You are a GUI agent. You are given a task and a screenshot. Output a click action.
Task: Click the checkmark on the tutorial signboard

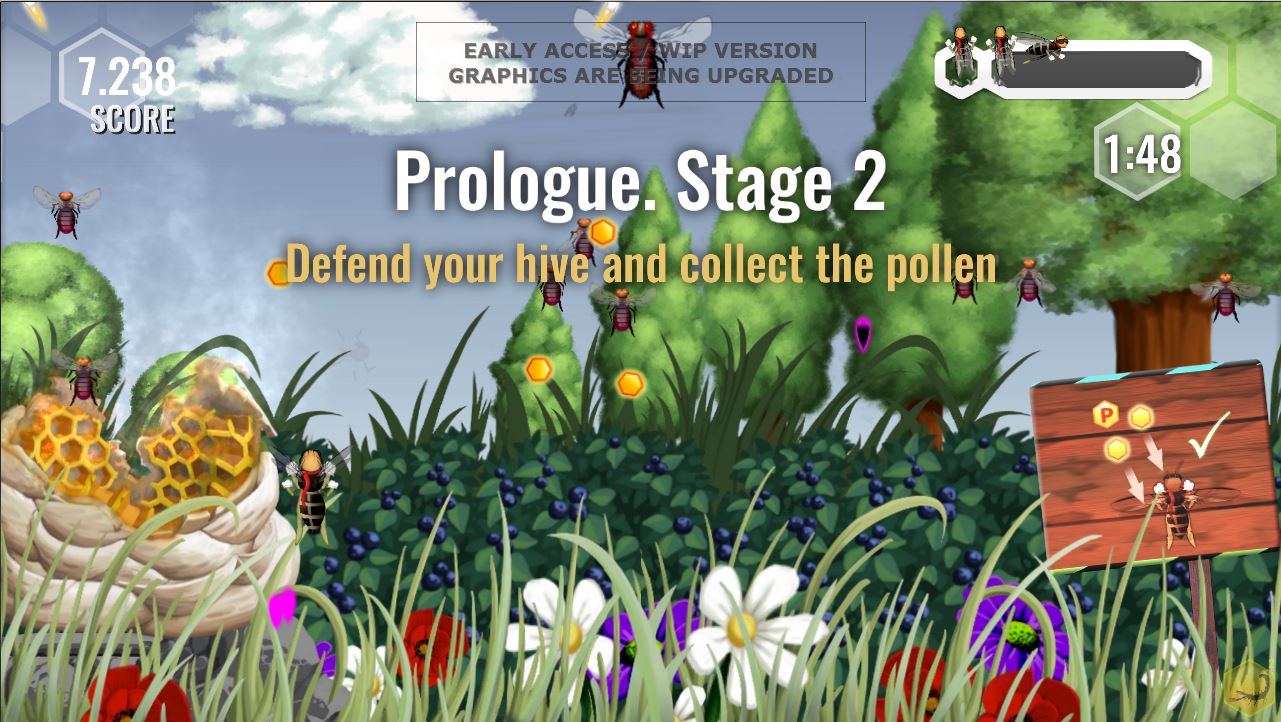click(x=1209, y=432)
